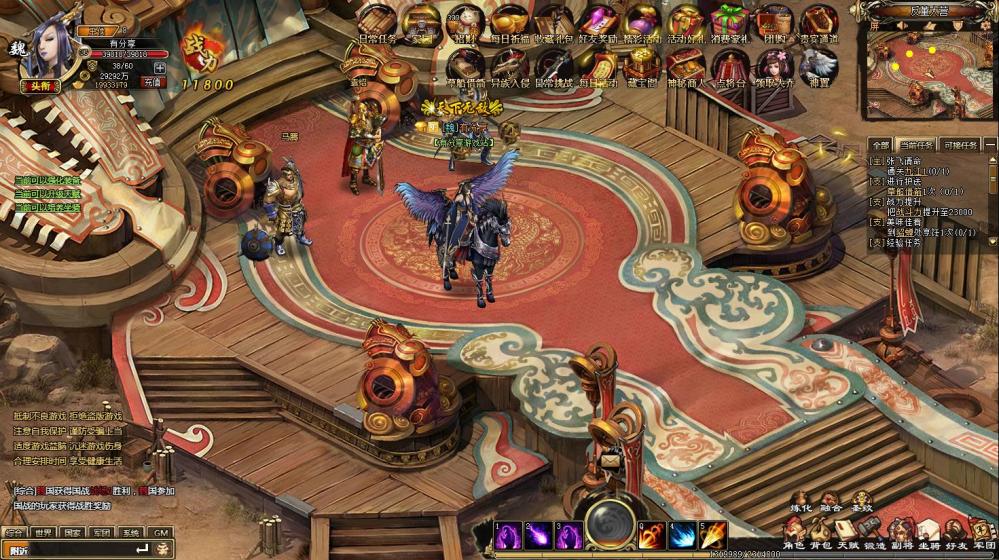Activate the blue ice skill in slot 4
This screenshot has height=560, width=999.
point(683,535)
